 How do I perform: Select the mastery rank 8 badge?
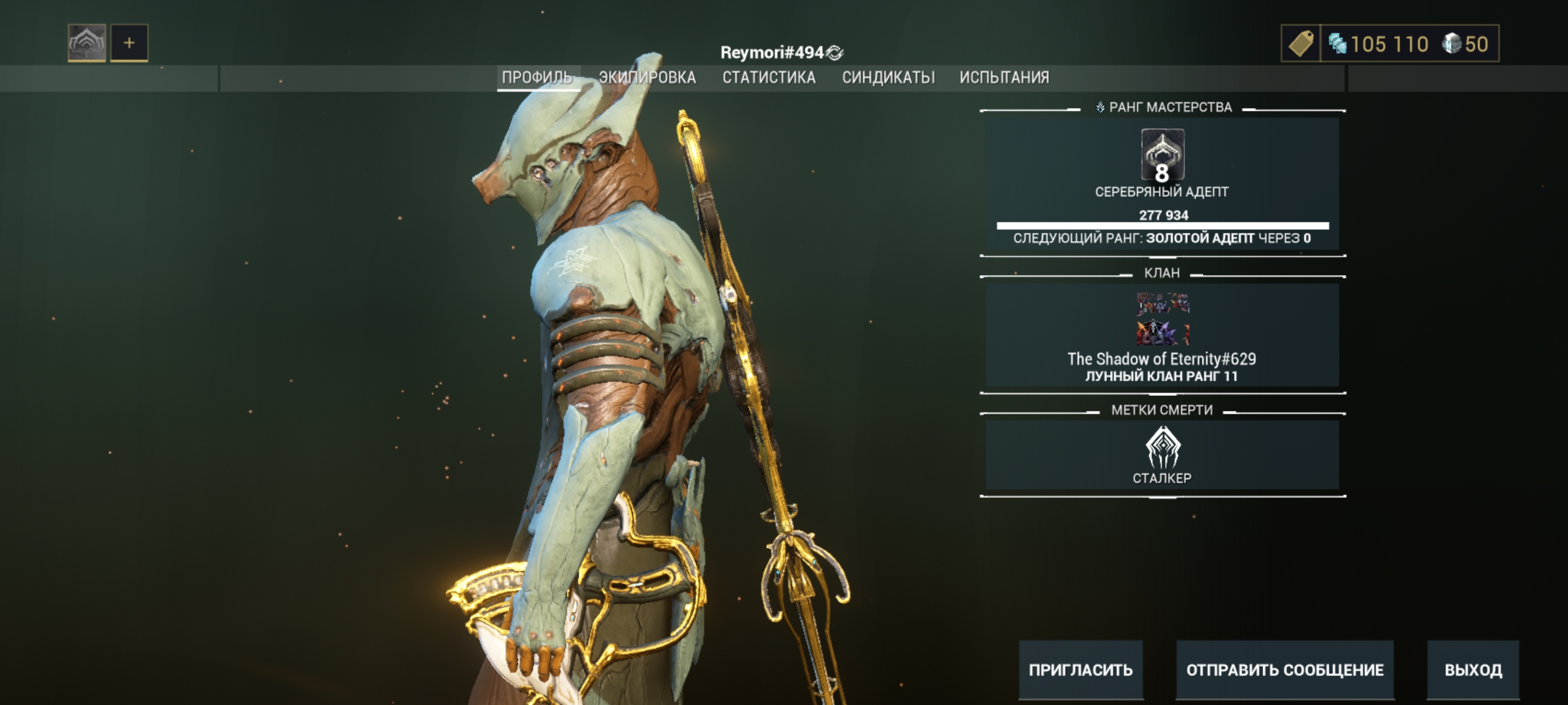point(1162,155)
